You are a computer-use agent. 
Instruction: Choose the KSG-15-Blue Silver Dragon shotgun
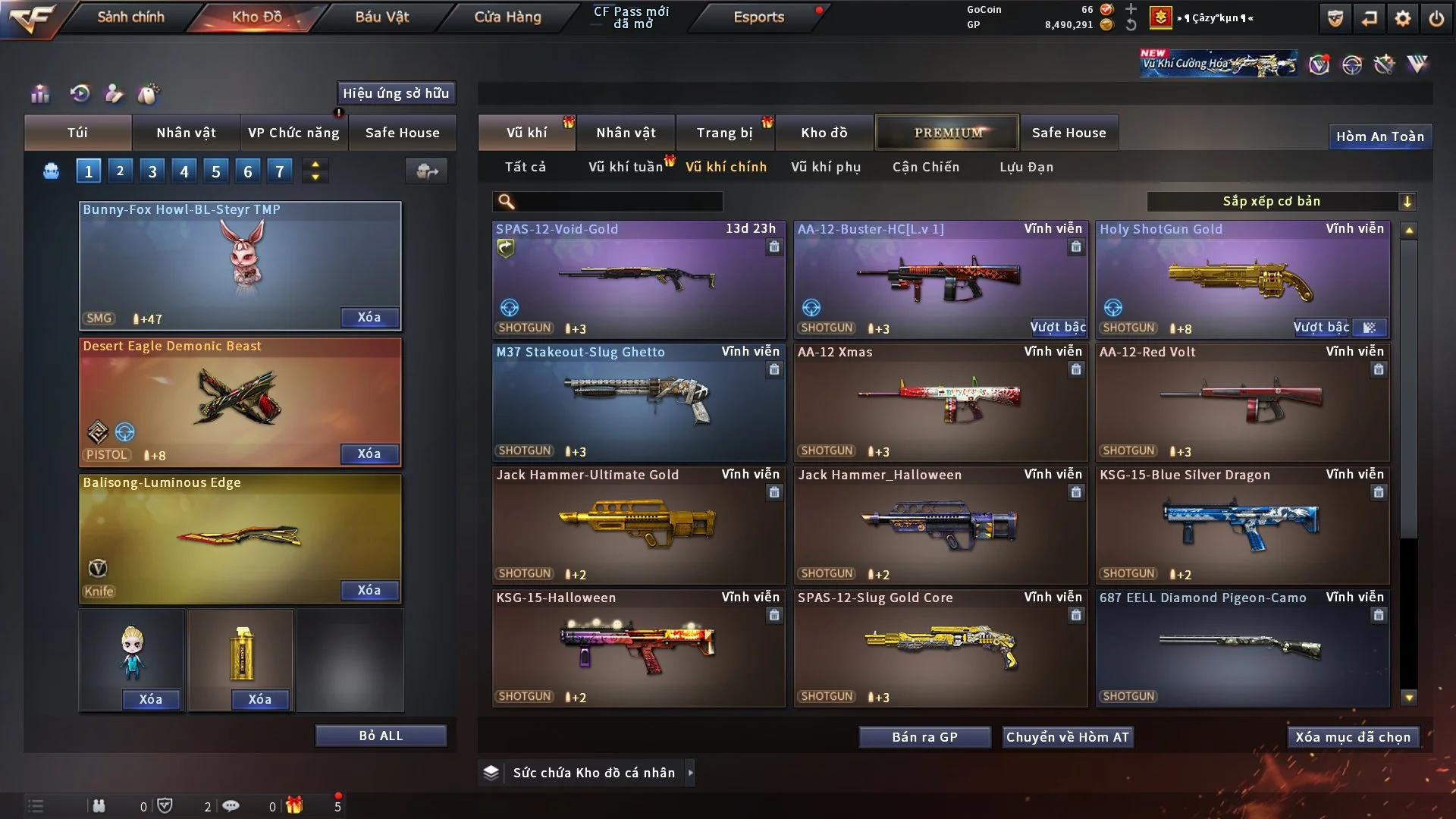(1242, 525)
